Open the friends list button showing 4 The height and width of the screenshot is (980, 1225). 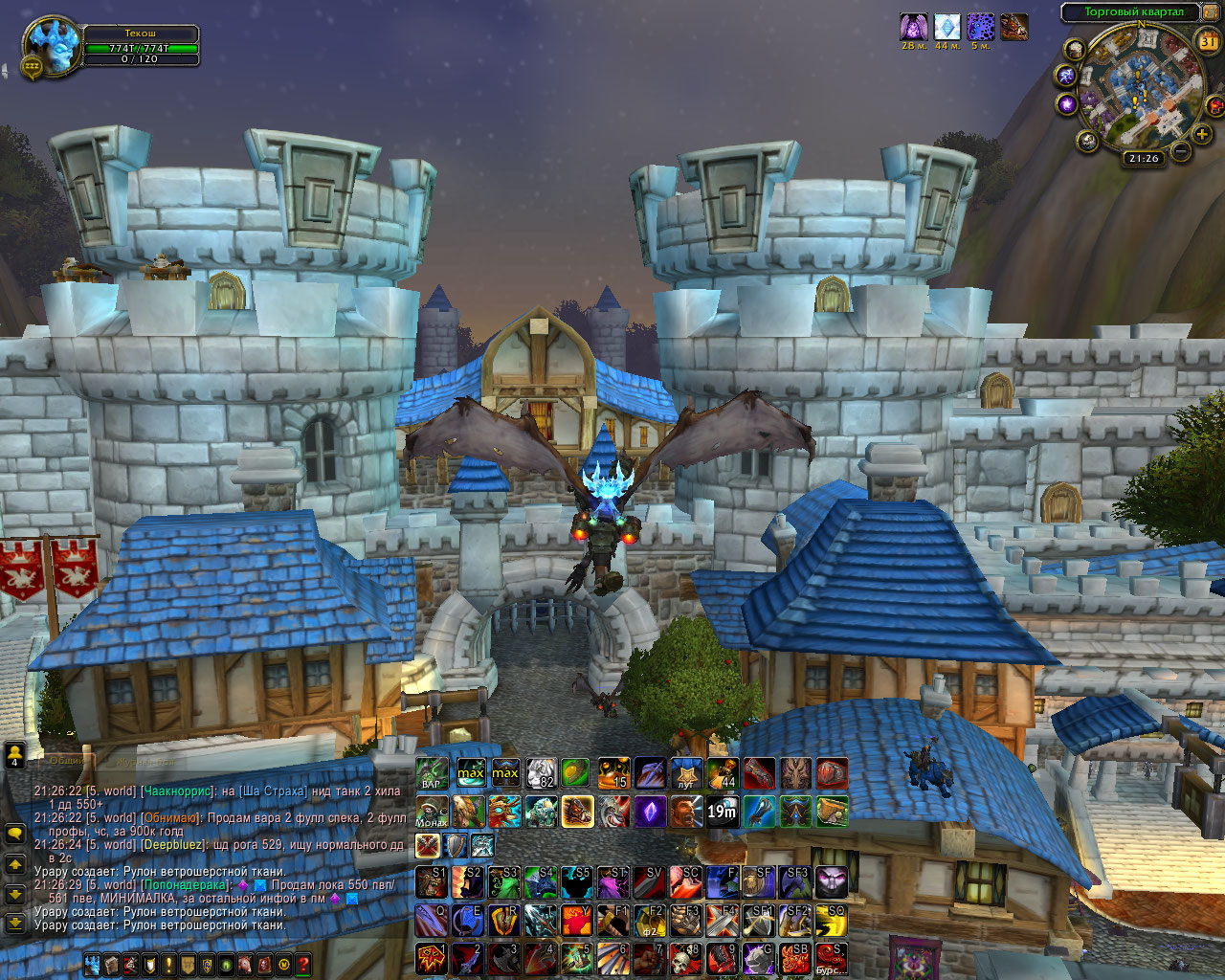point(15,755)
